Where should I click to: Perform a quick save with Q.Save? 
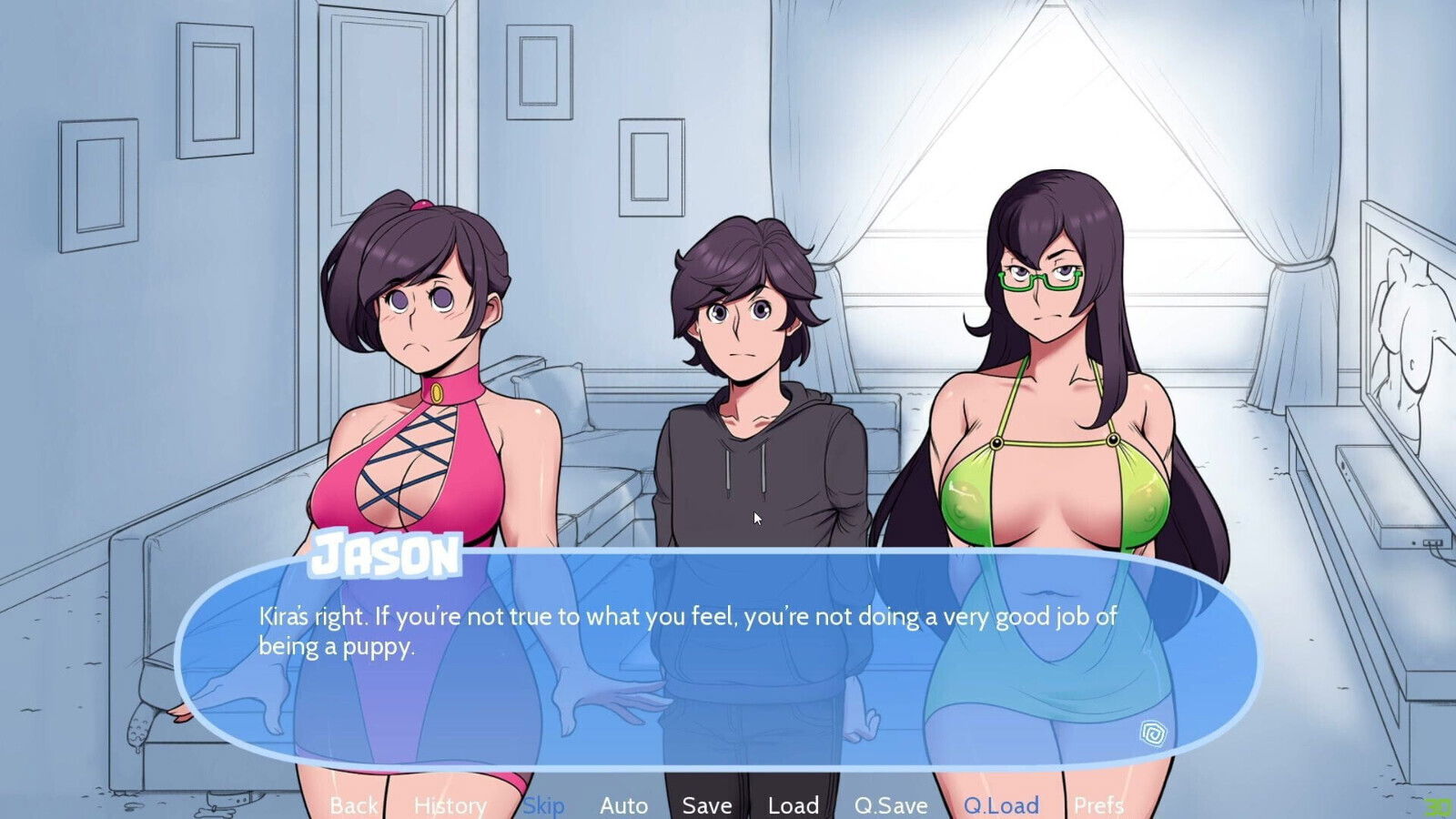[x=891, y=804]
